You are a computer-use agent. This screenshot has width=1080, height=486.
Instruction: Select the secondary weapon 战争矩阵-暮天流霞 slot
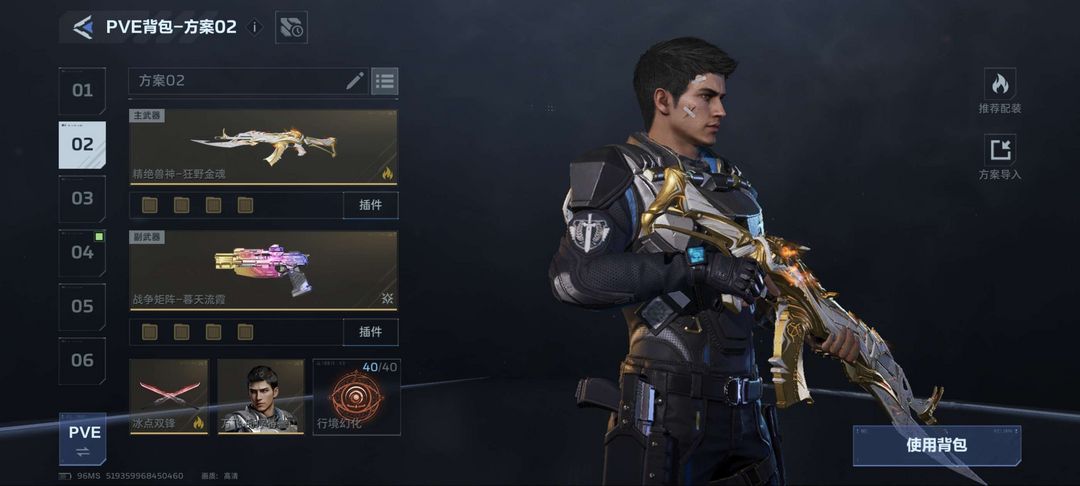coord(263,270)
